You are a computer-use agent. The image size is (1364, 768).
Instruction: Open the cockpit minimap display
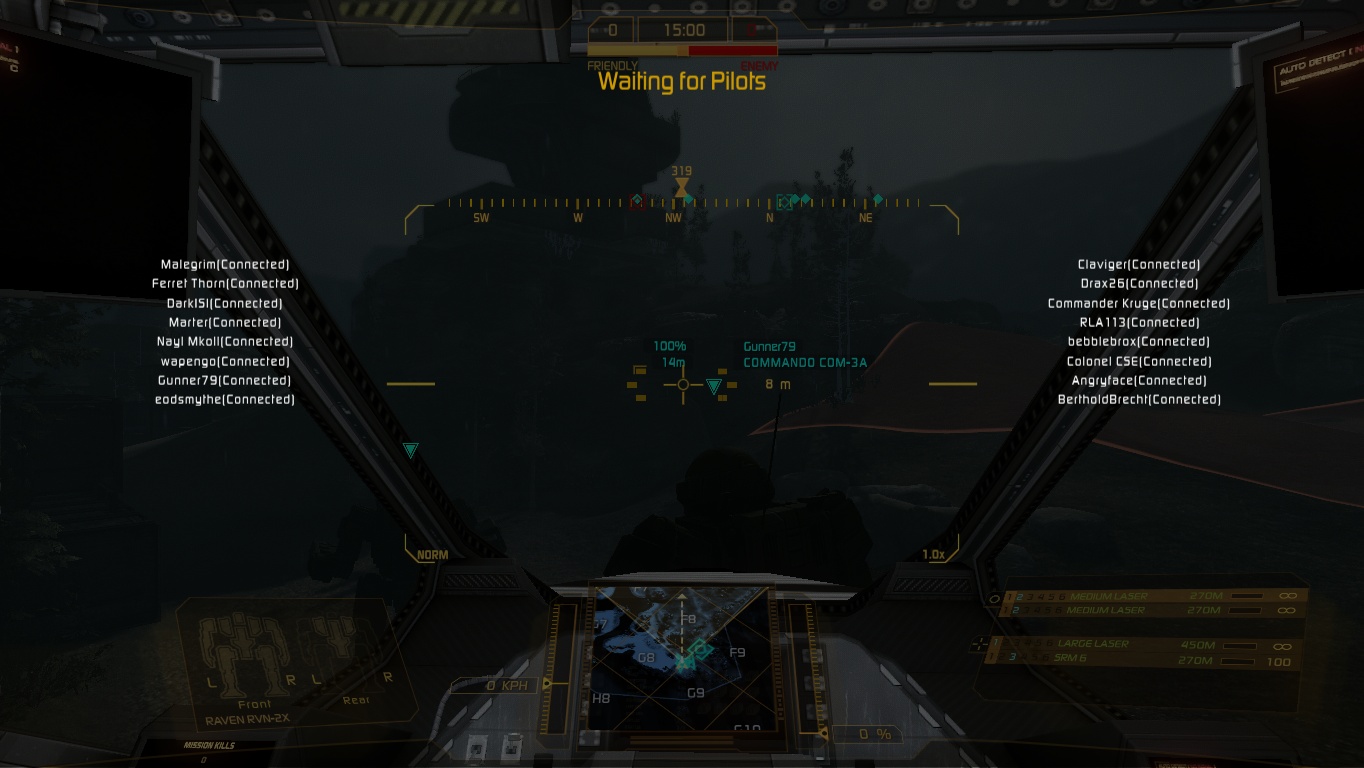[682, 653]
